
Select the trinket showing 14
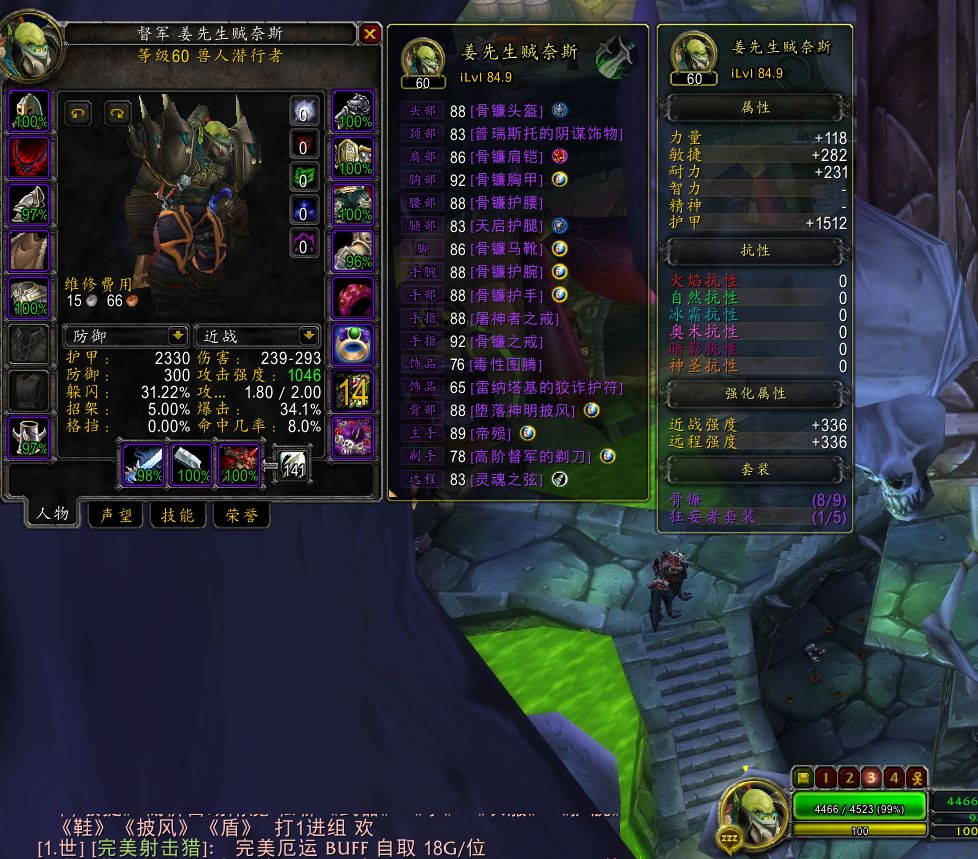352,391
